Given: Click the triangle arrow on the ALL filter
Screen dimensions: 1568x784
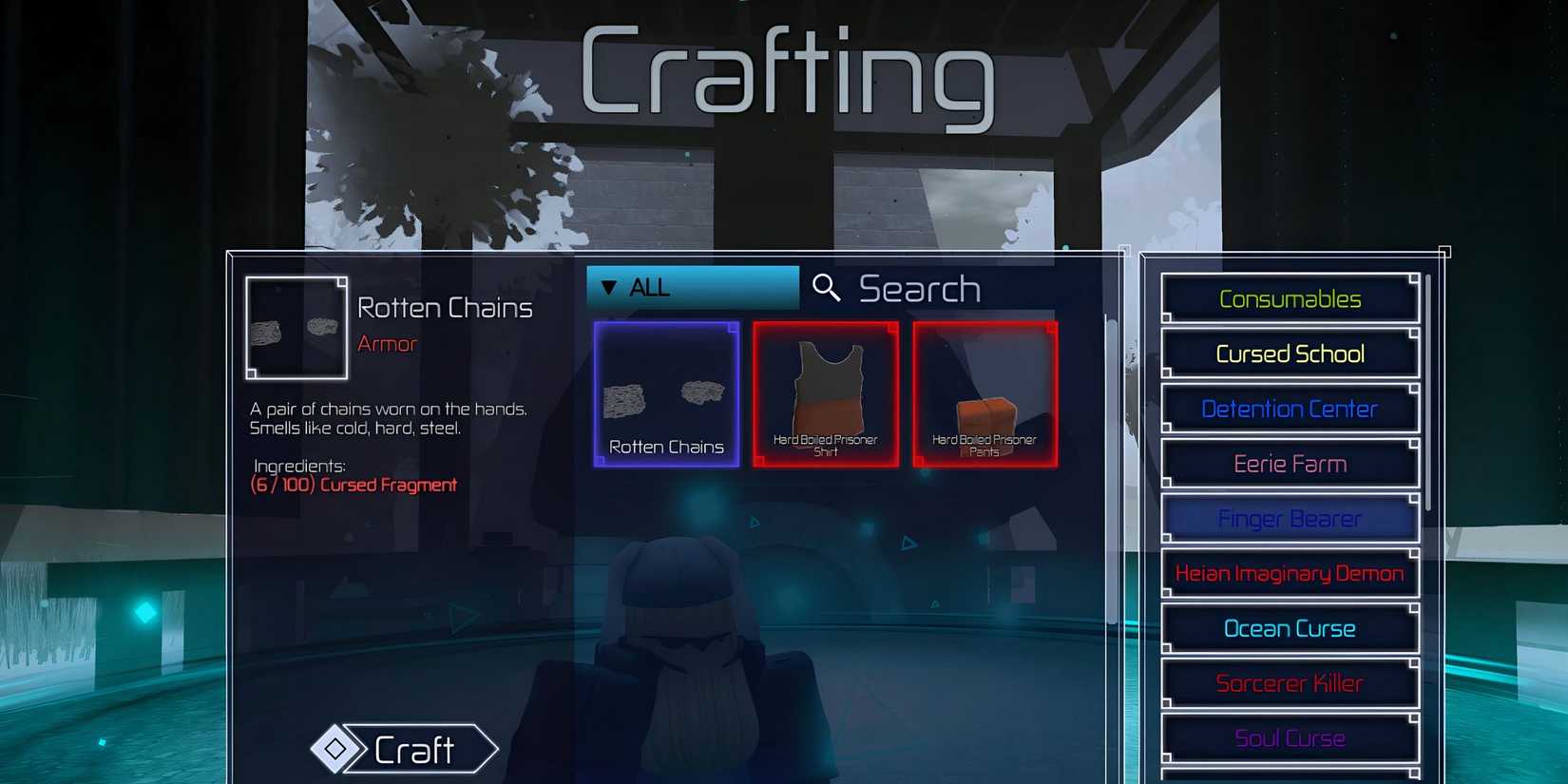Looking at the screenshot, I should click(x=610, y=286).
